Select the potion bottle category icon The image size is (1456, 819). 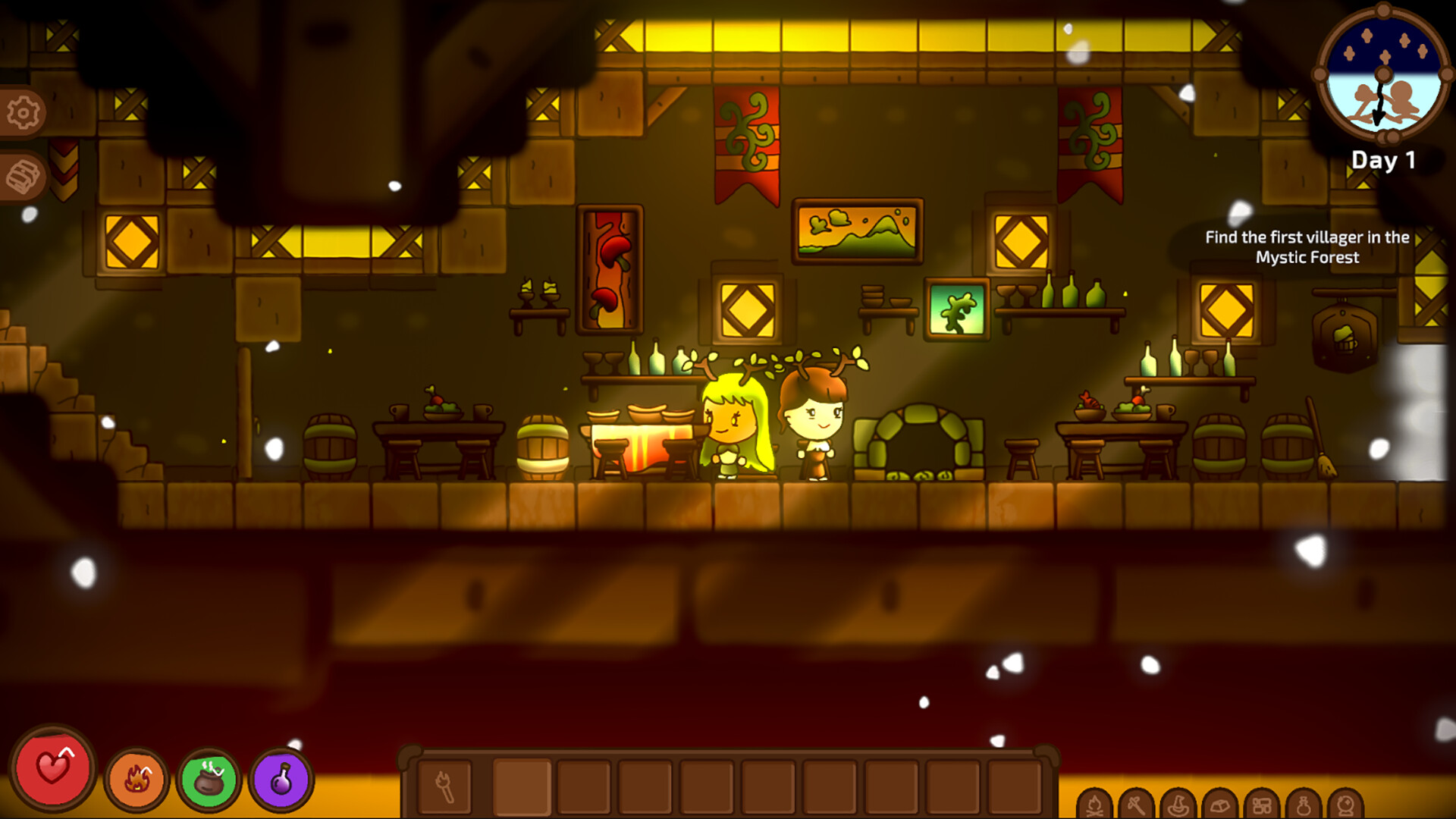click(x=1304, y=804)
